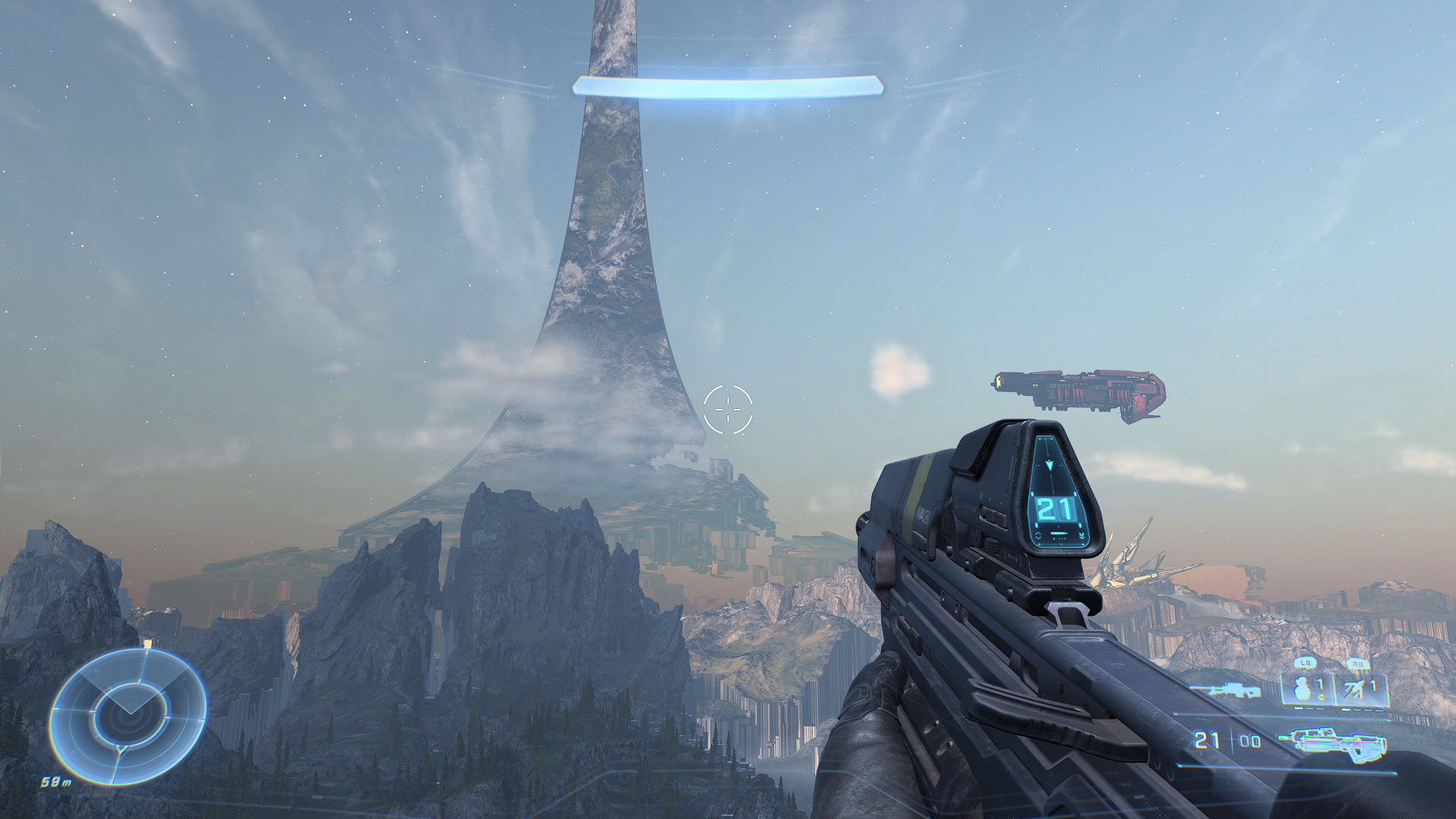Viewport: 1456px width, 819px height.
Task: Click the stowed sniper rifle weapon icon
Action: 1227,691
